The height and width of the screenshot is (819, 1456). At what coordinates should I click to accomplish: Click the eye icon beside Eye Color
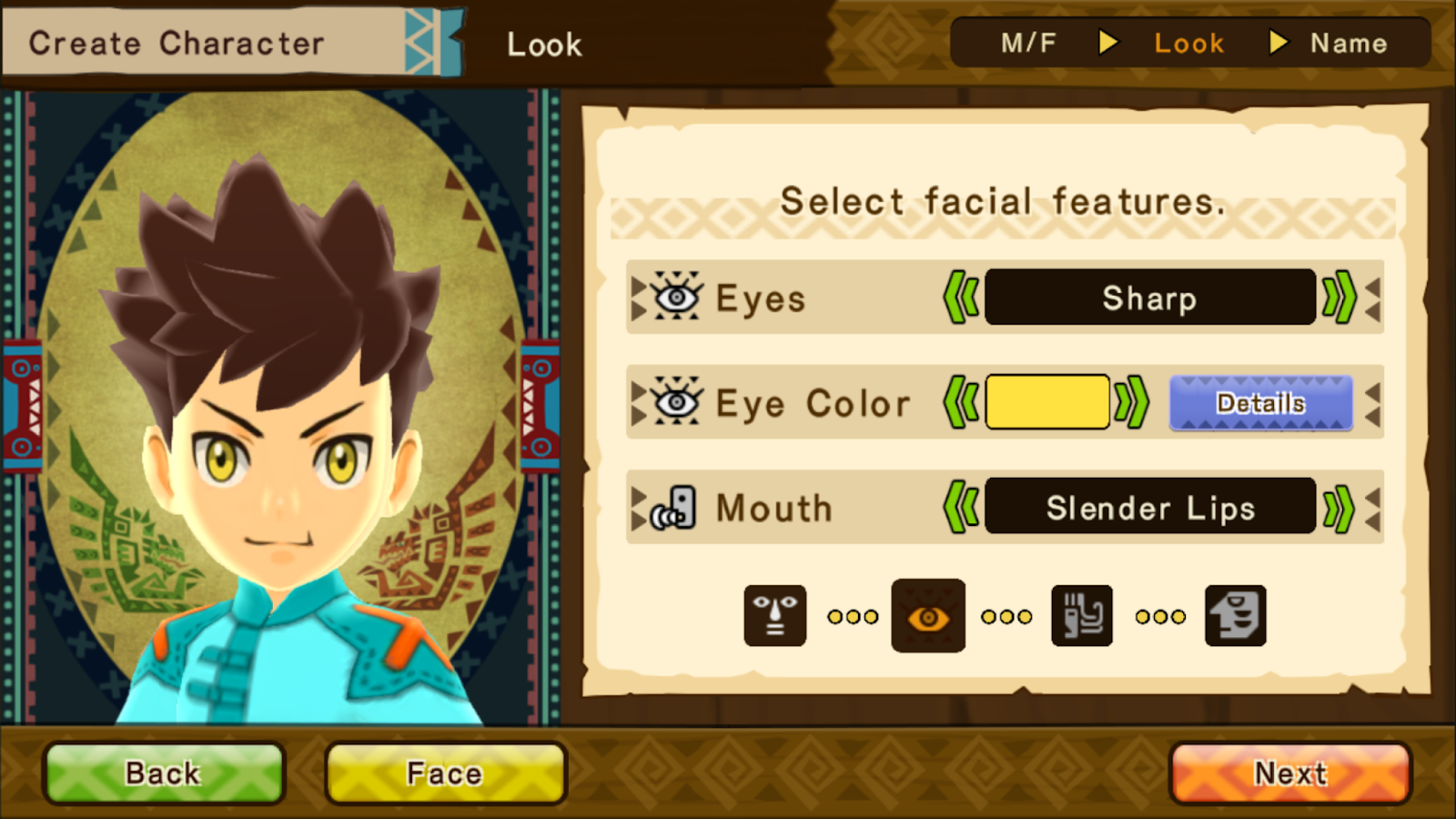pyautogui.click(x=674, y=401)
